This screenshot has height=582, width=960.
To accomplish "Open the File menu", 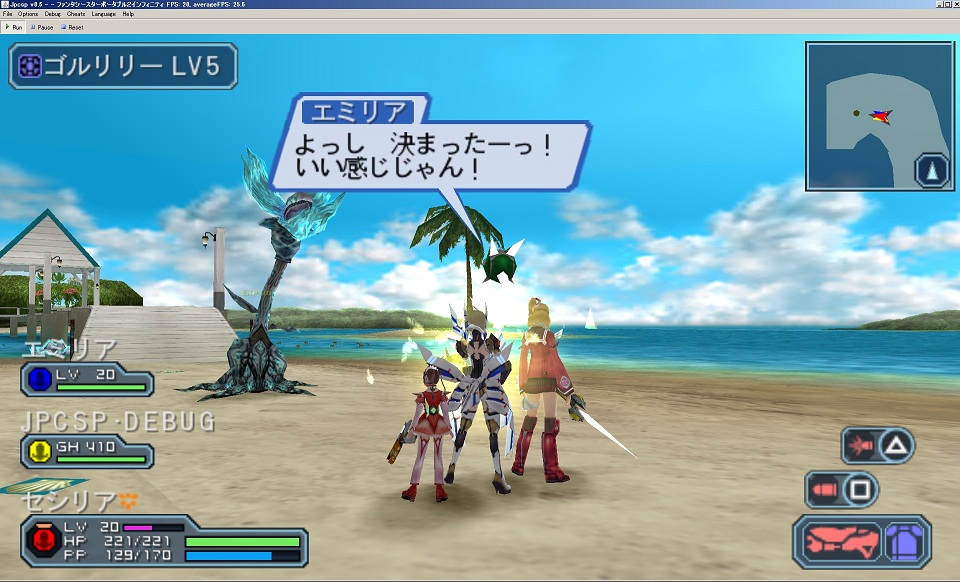I will (x=7, y=14).
